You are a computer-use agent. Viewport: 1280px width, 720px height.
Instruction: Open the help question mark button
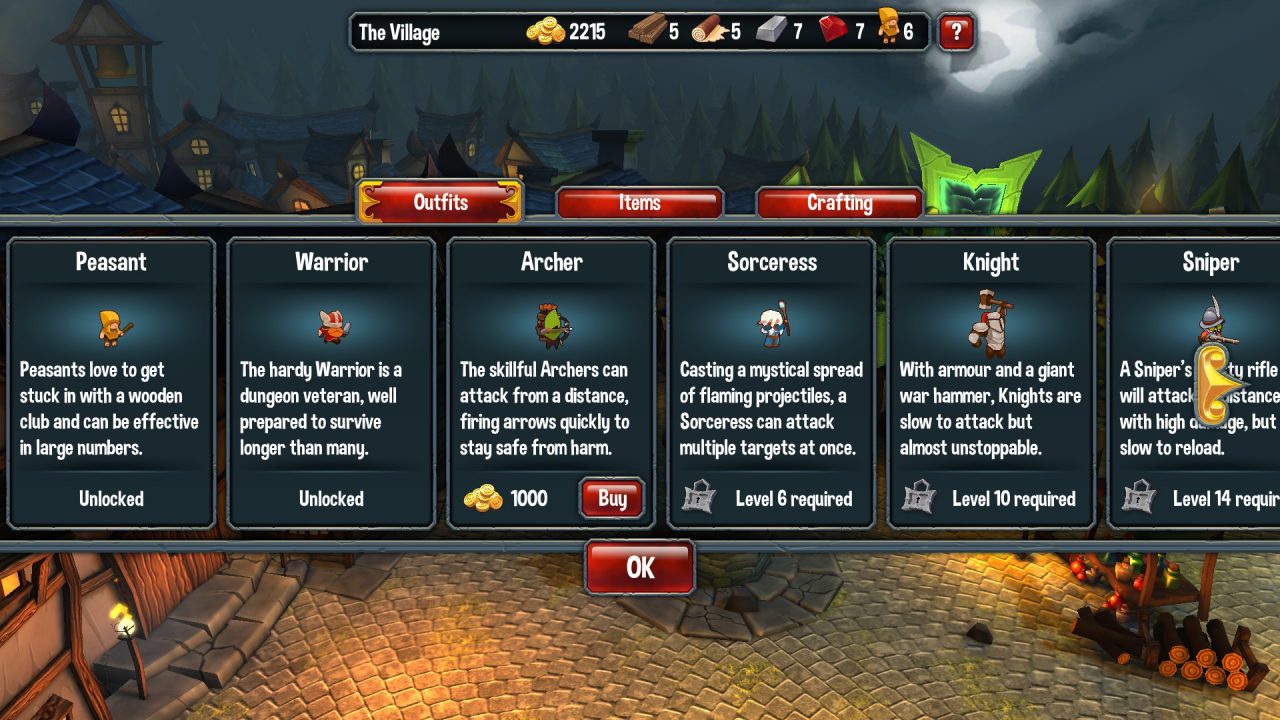[x=955, y=31]
